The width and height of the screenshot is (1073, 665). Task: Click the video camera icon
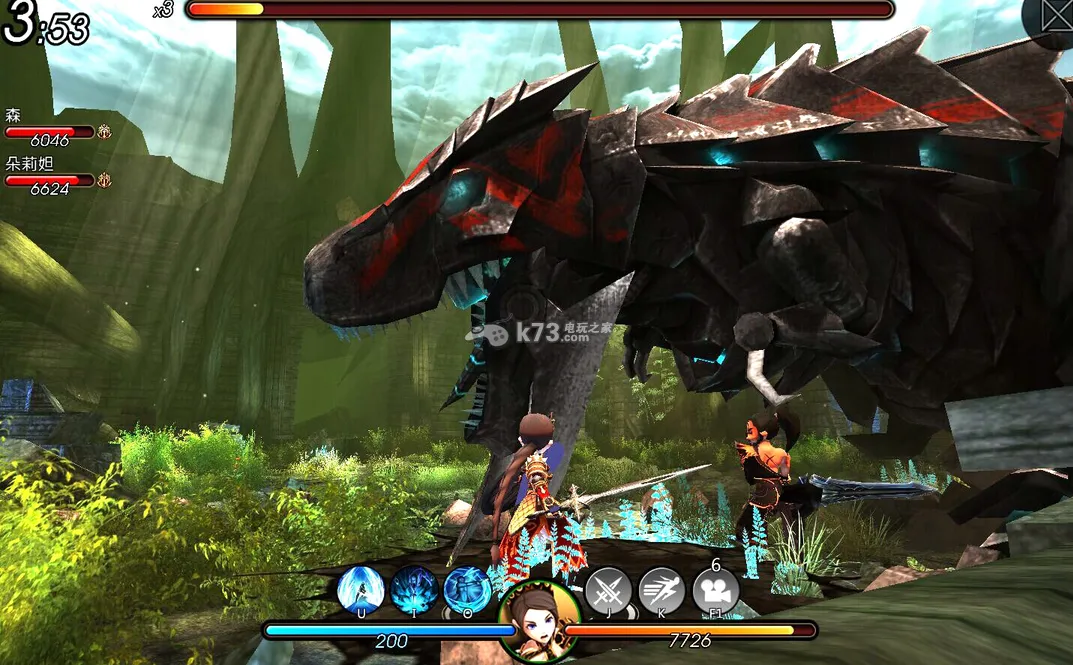pyautogui.click(x=716, y=590)
